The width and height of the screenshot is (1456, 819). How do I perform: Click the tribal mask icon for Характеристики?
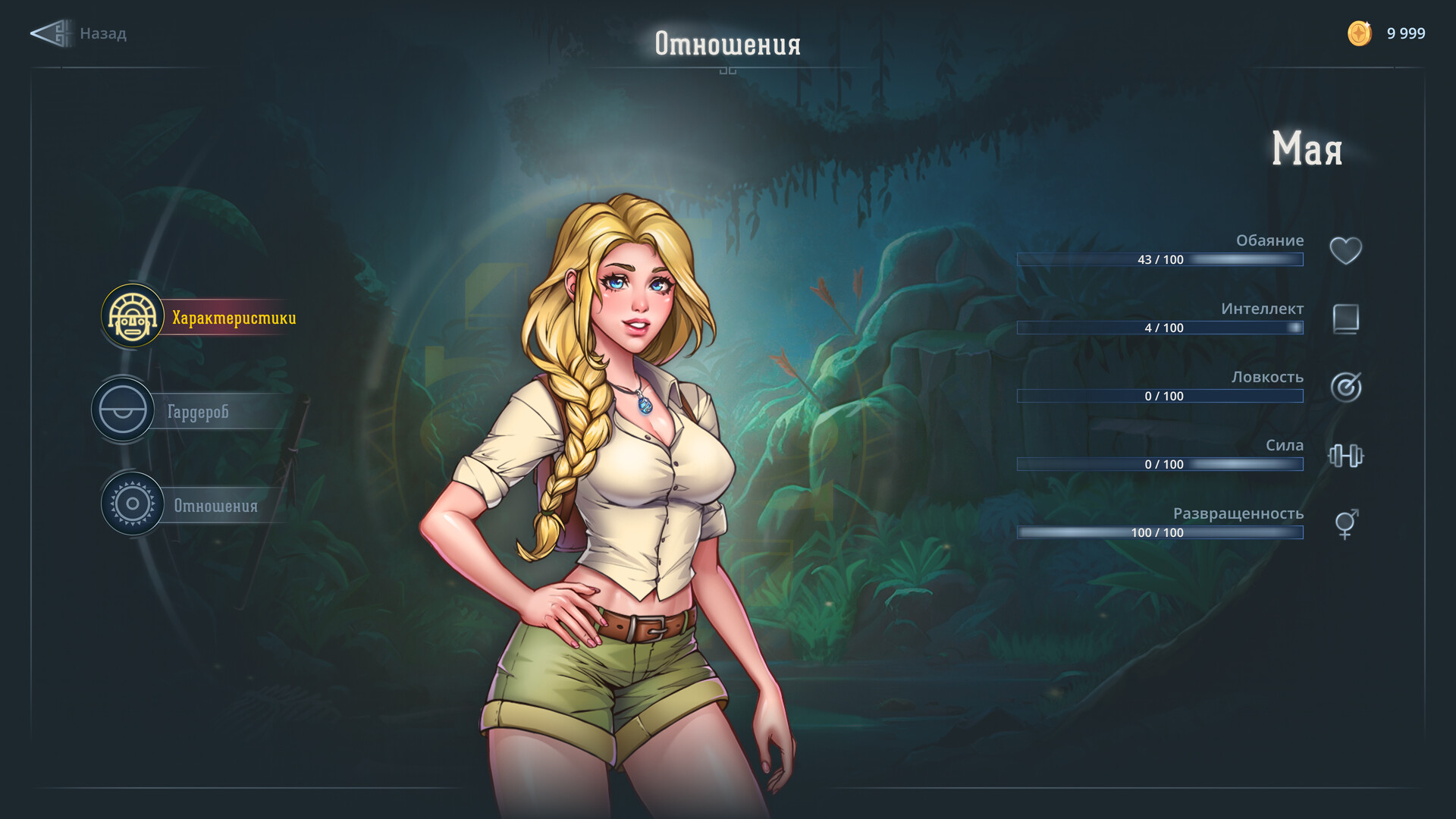pos(131,316)
